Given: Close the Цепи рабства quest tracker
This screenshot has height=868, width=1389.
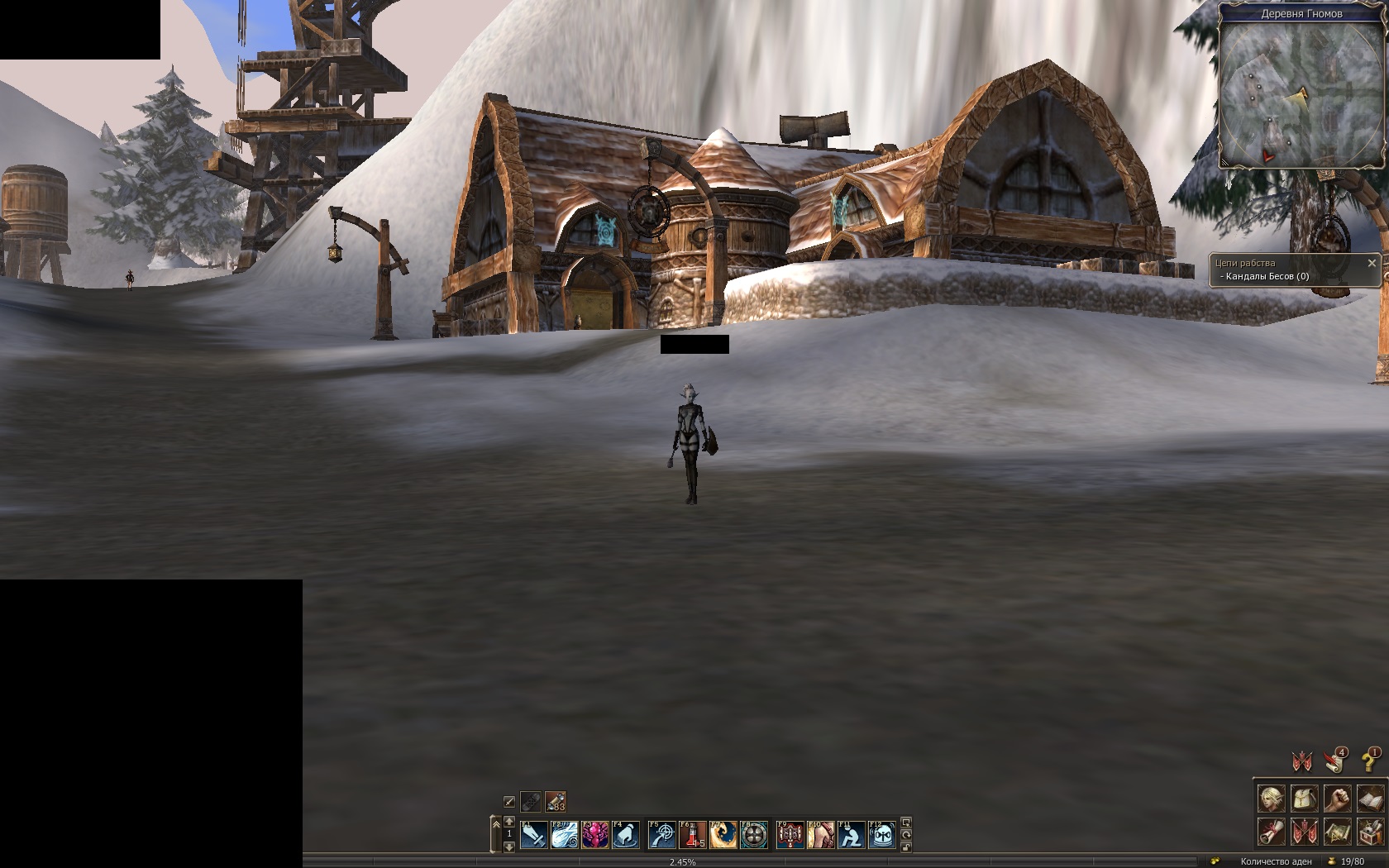Looking at the screenshot, I should click(1372, 263).
